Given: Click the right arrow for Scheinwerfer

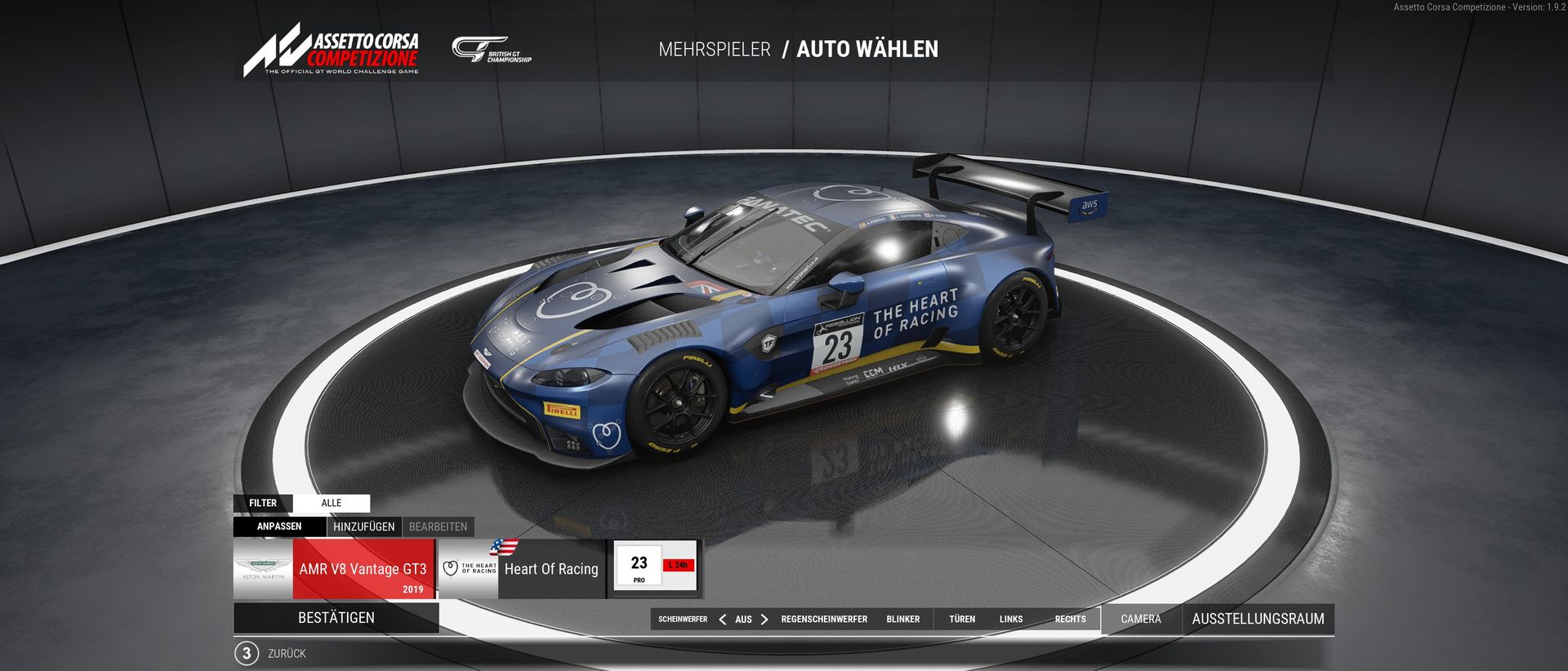Looking at the screenshot, I should coord(764,620).
